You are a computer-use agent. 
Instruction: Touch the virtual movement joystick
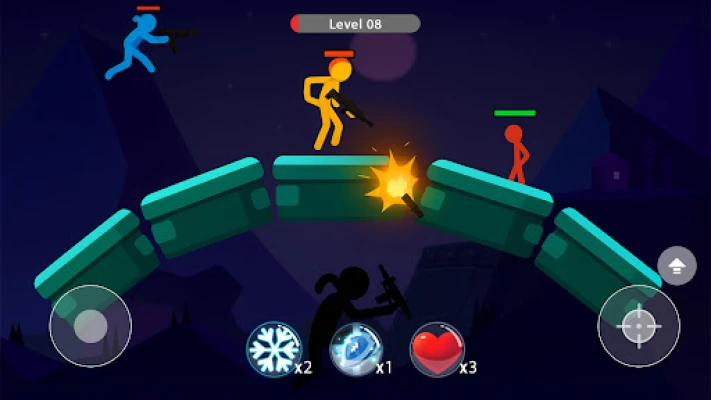click(x=90, y=326)
